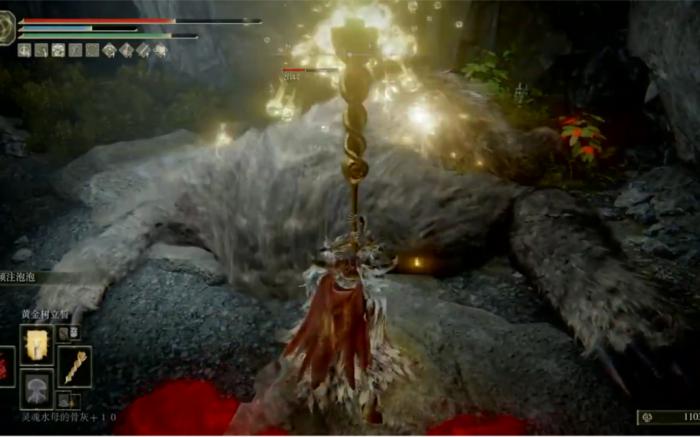The height and width of the screenshot is (437, 700).
Task: Choose the golden twisted horn weapon slot
Action: coord(74,366)
